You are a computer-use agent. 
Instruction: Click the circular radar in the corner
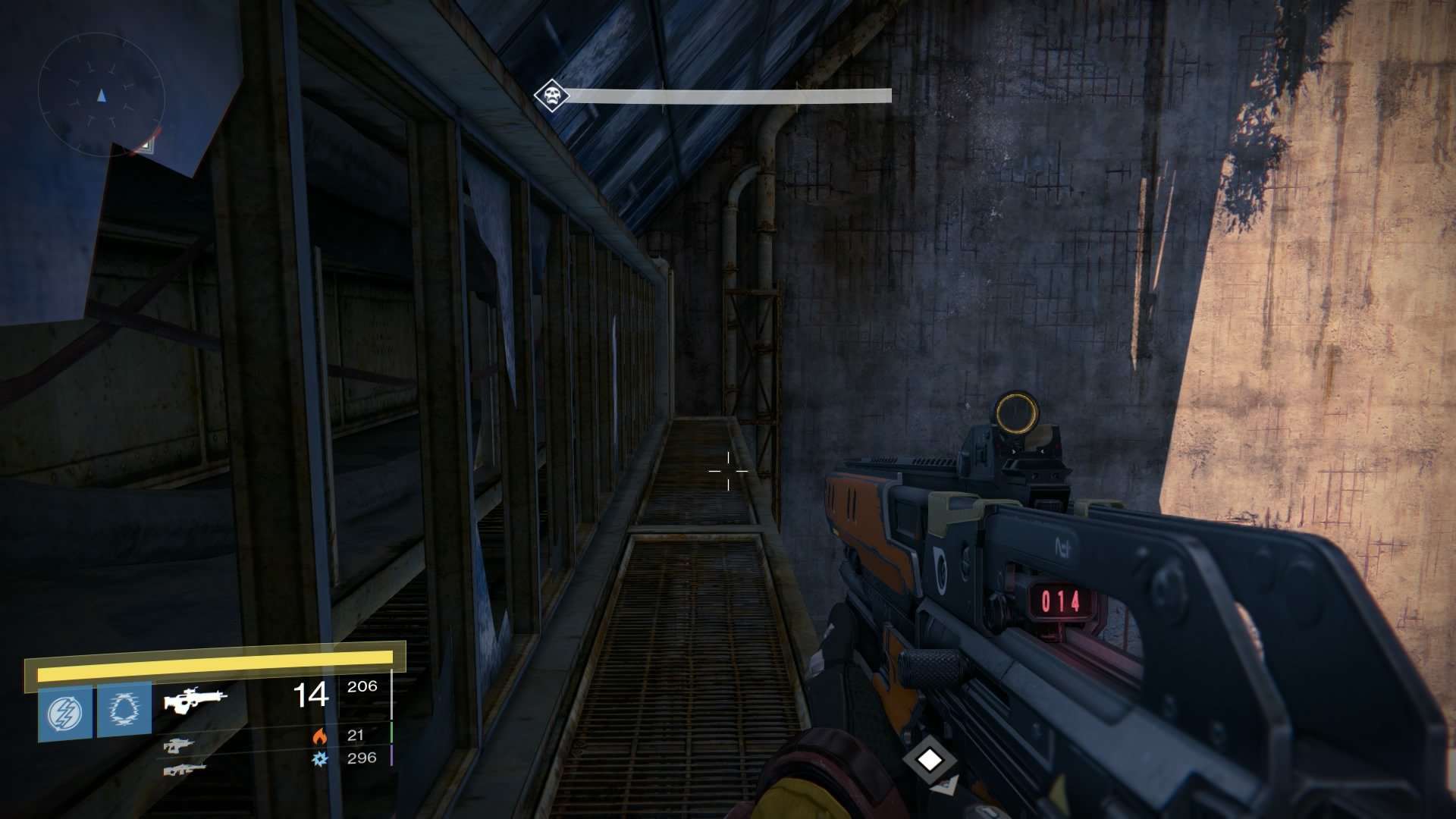(x=102, y=96)
